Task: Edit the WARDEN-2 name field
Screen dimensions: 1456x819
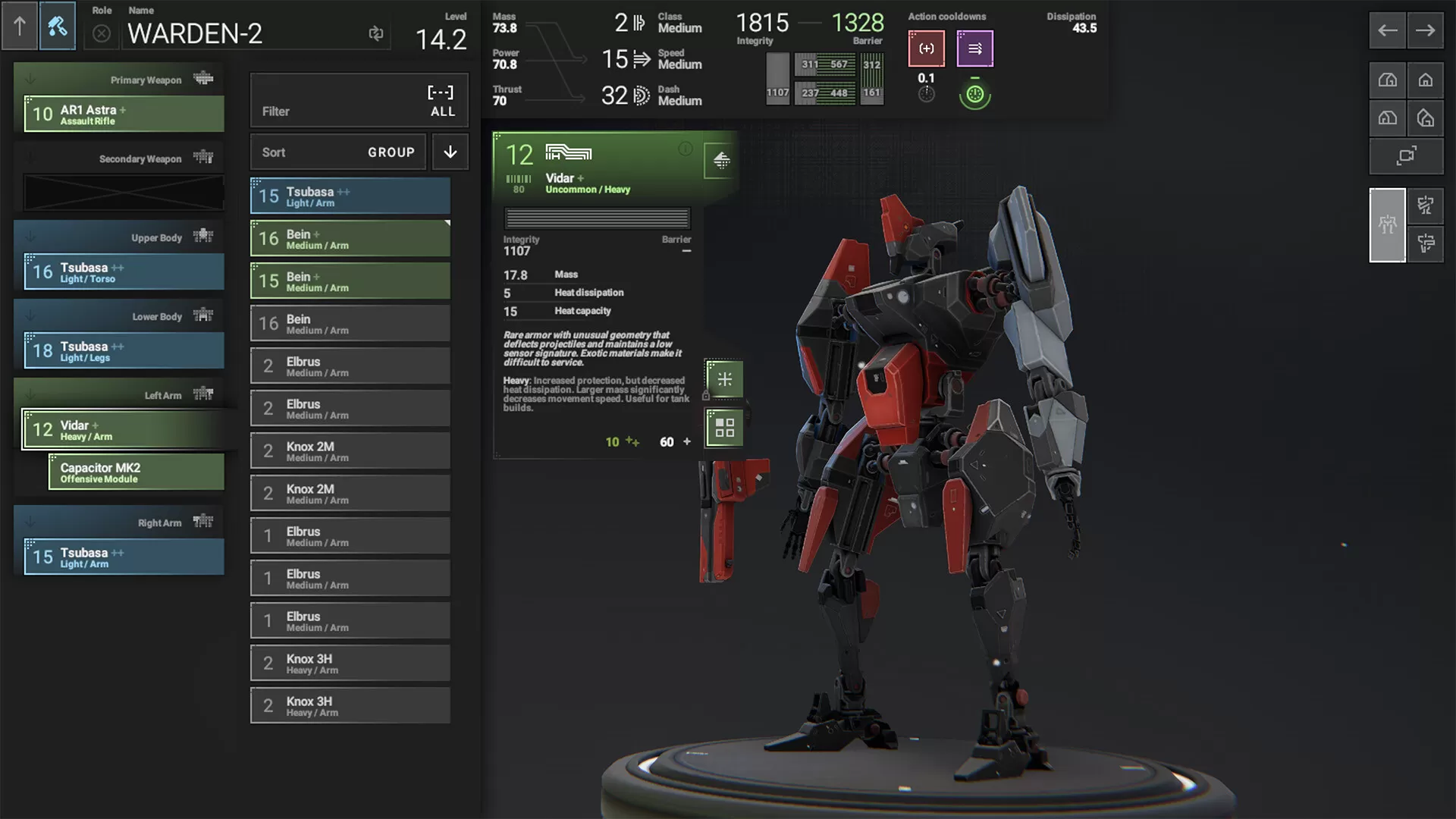Action: pyautogui.click(x=243, y=33)
